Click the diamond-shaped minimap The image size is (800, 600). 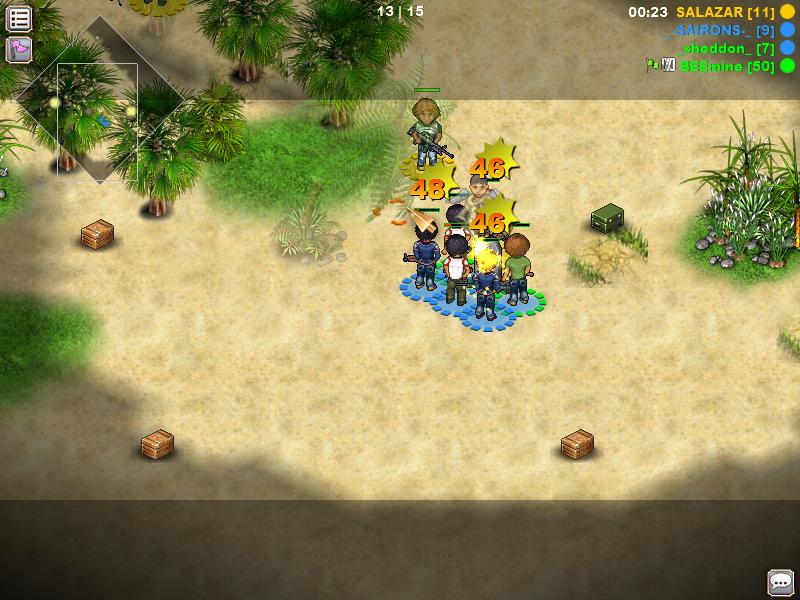(x=97, y=100)
